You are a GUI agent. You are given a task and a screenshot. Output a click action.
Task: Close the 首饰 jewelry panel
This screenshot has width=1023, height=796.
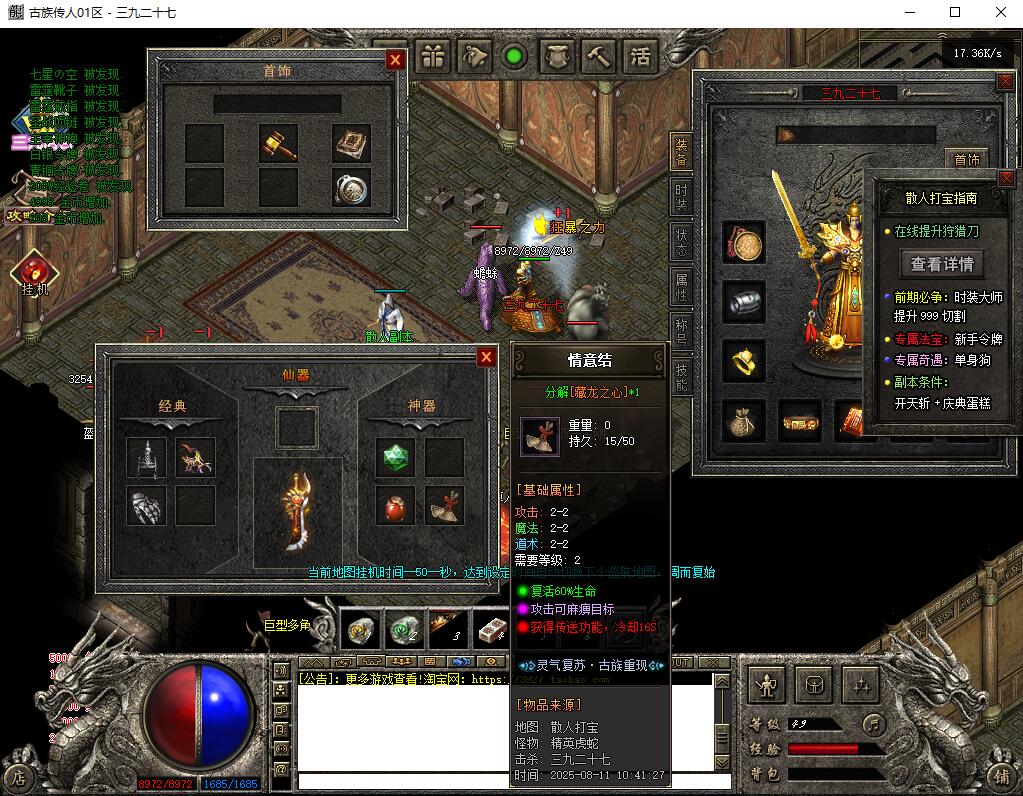tap(395, 60)
